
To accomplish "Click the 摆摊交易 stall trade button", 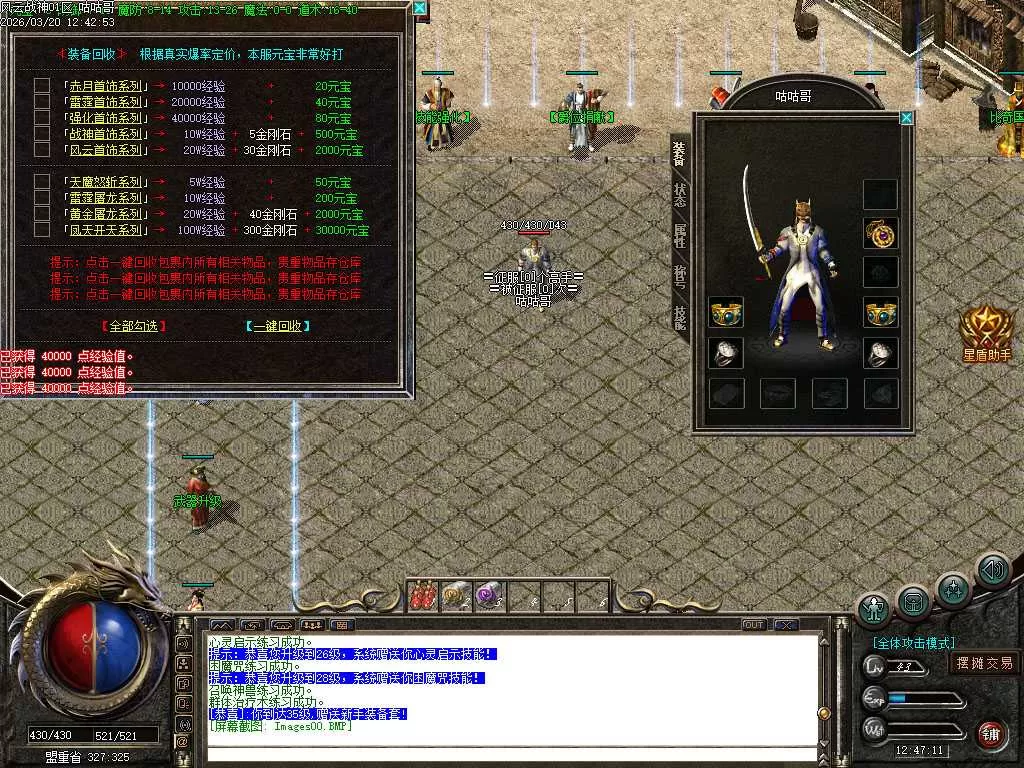I will pos(984,663).
